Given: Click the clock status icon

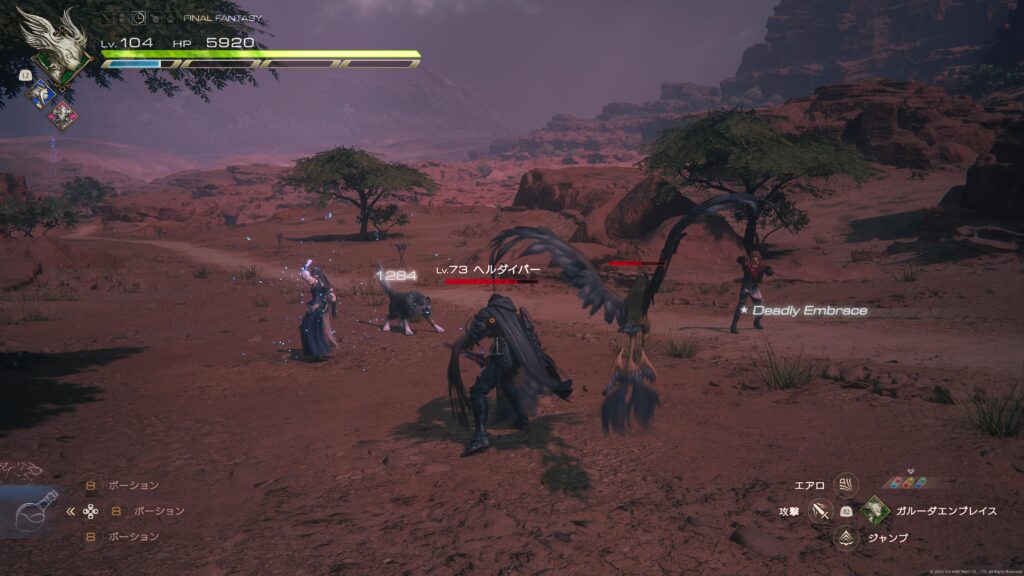Looking at the screenshot, I should tap(138, 18).
